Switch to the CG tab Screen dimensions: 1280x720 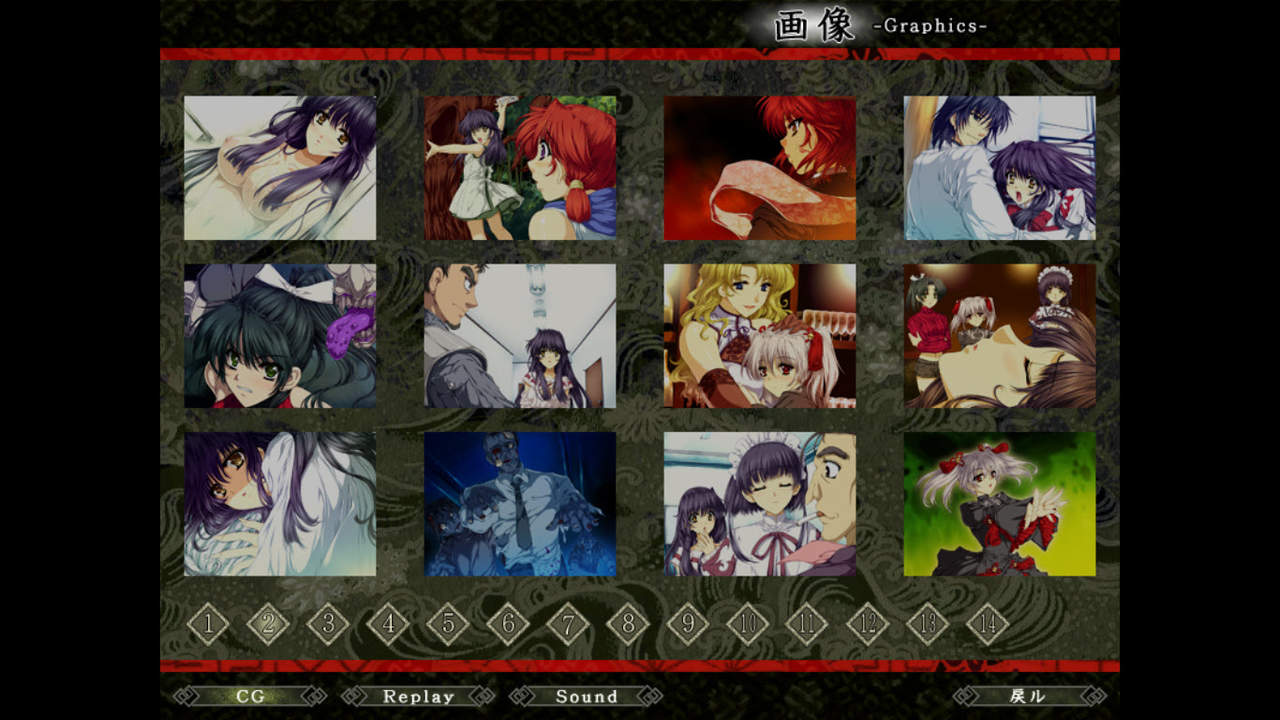(x=250, y=696)
